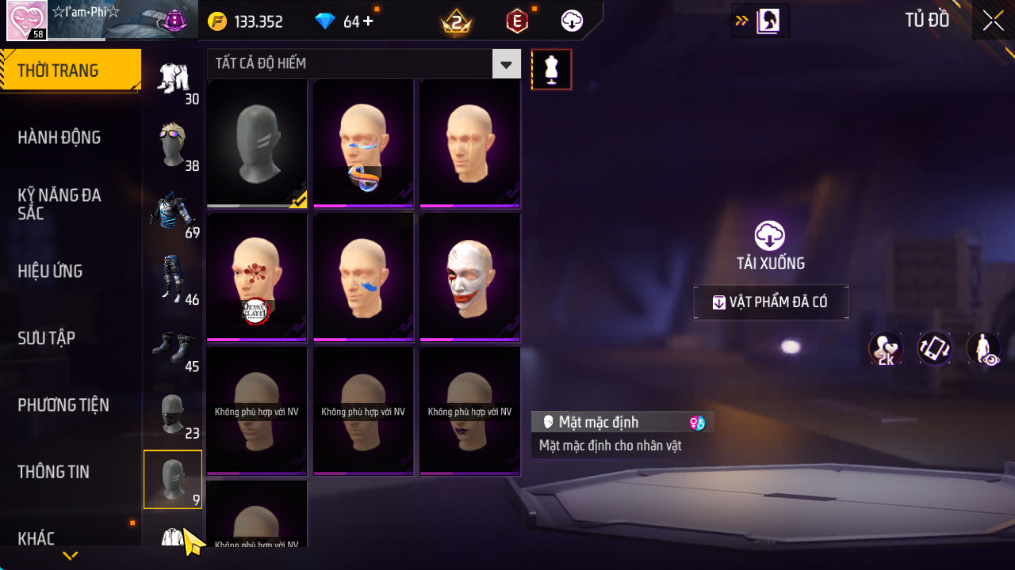Select the shoes subcategory with 45 items
The image size is (1015, 570).
173,346
